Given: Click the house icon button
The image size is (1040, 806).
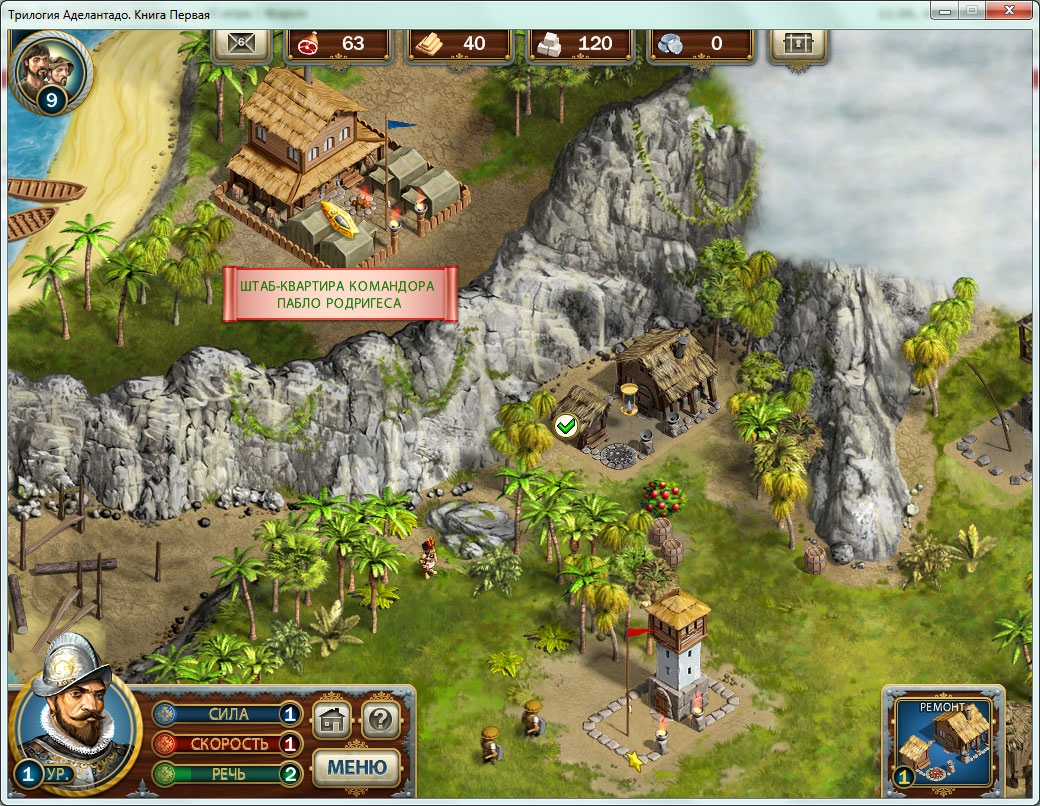Looking at the screenshot, I should click(333, 719).
